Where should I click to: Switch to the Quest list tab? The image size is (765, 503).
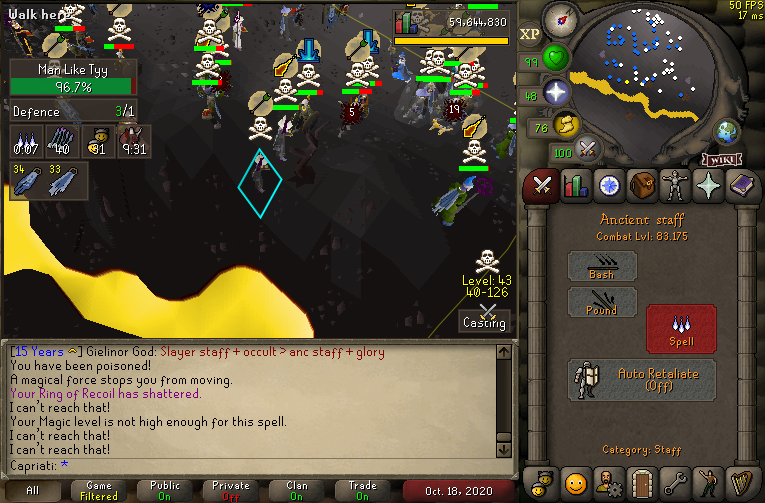608,186
